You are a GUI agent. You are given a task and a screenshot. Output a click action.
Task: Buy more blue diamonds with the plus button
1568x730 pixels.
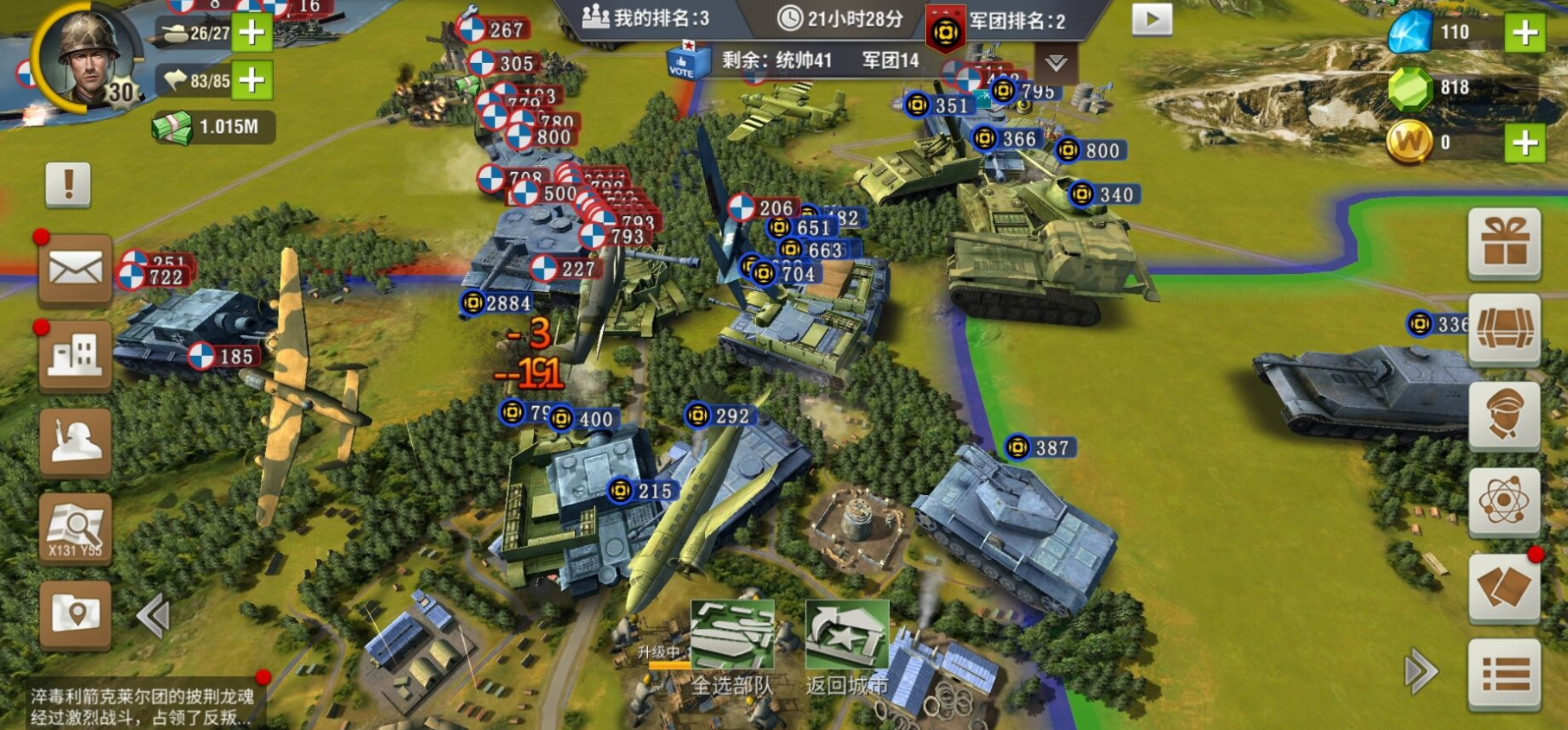1525,33
